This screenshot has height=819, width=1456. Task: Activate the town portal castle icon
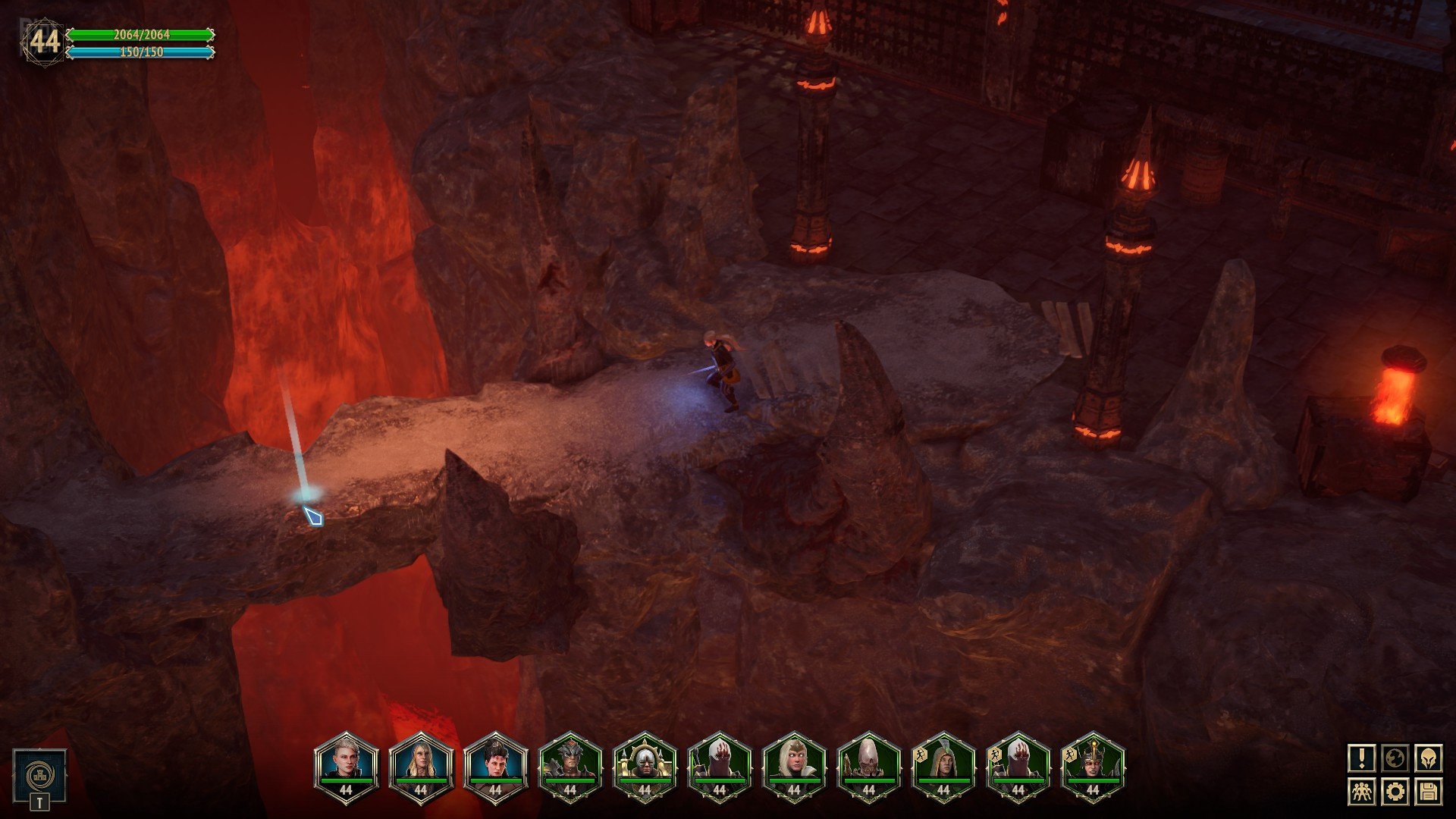(39, 775)
